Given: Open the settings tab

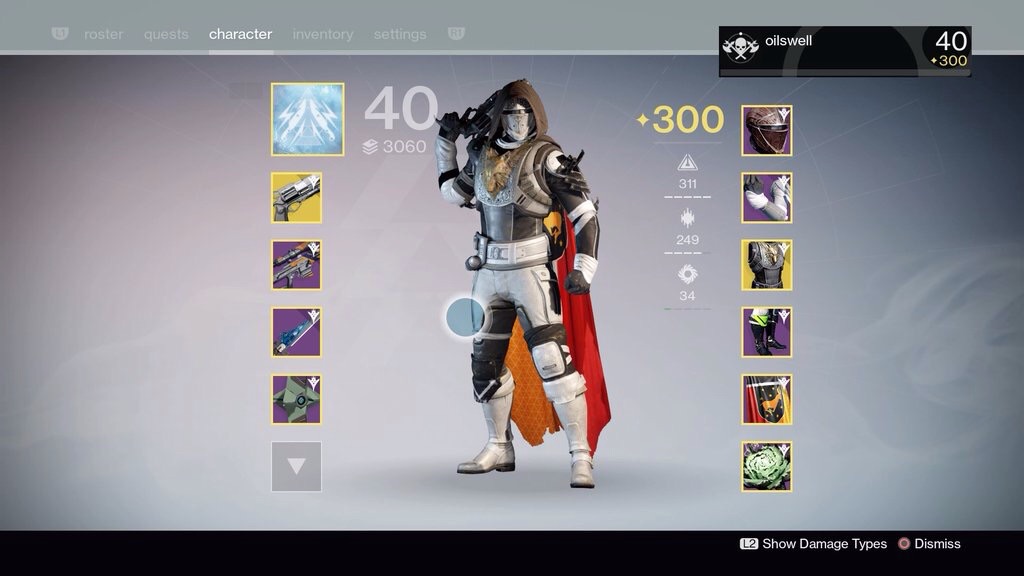Looking at the screenshot, I should click(400, 34).
